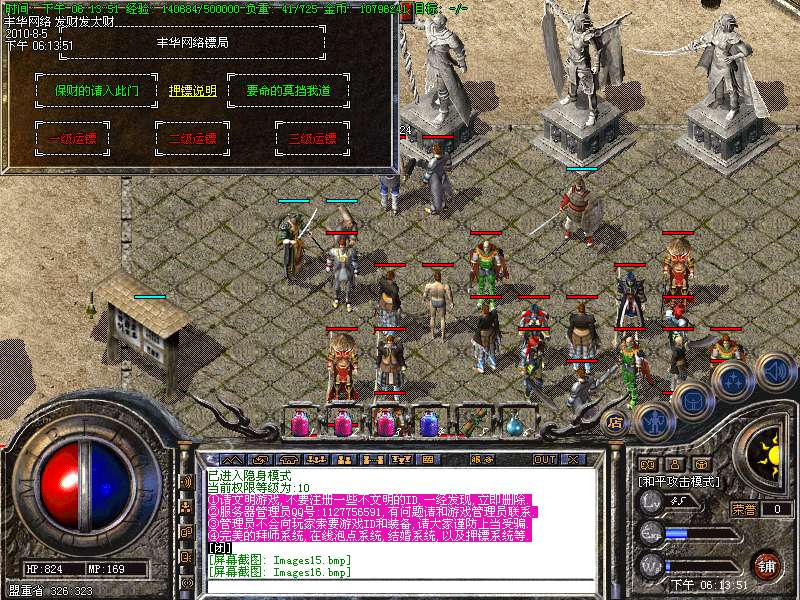
Task: Open the 押镖说明 escort instructions link
Action: [x=193, y=91]
